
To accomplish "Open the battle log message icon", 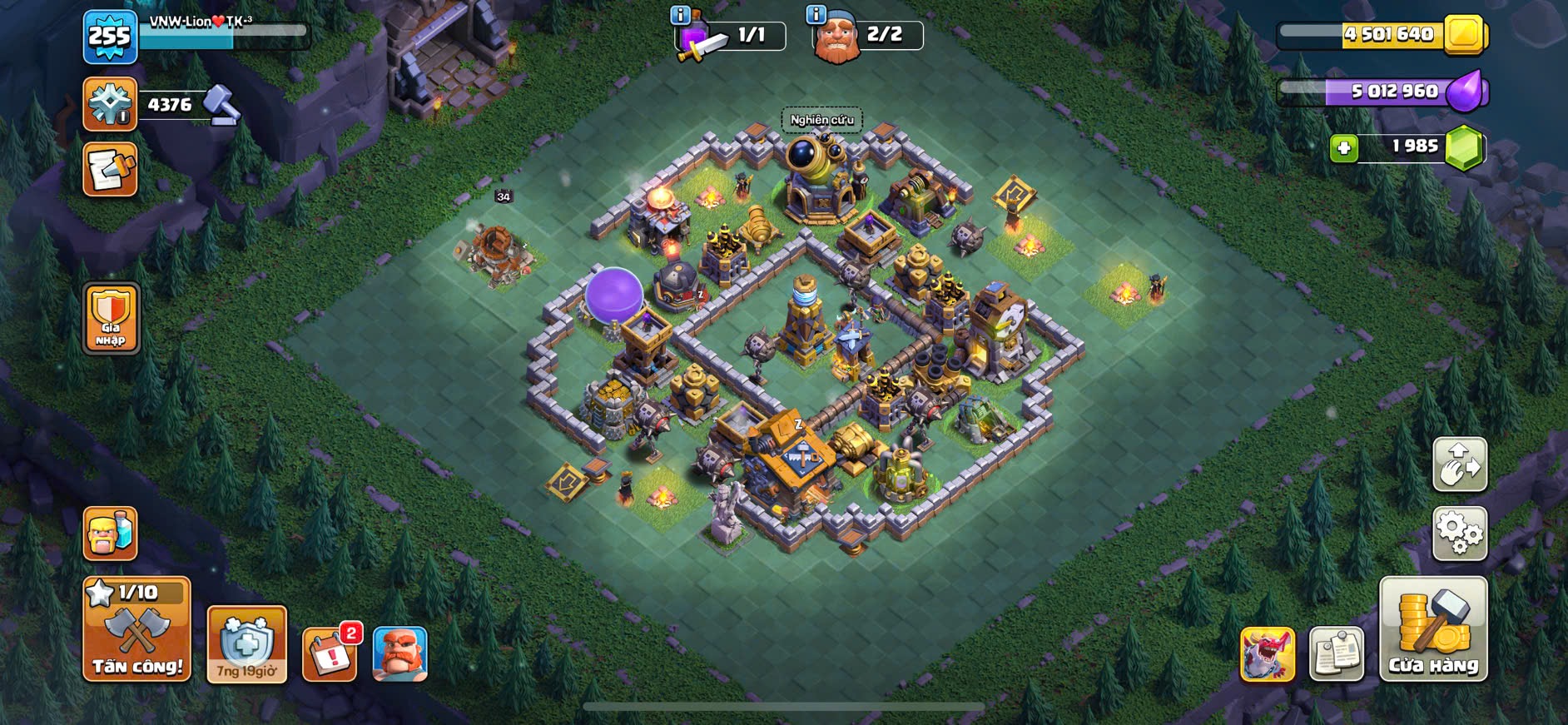I will pos(110,170).
